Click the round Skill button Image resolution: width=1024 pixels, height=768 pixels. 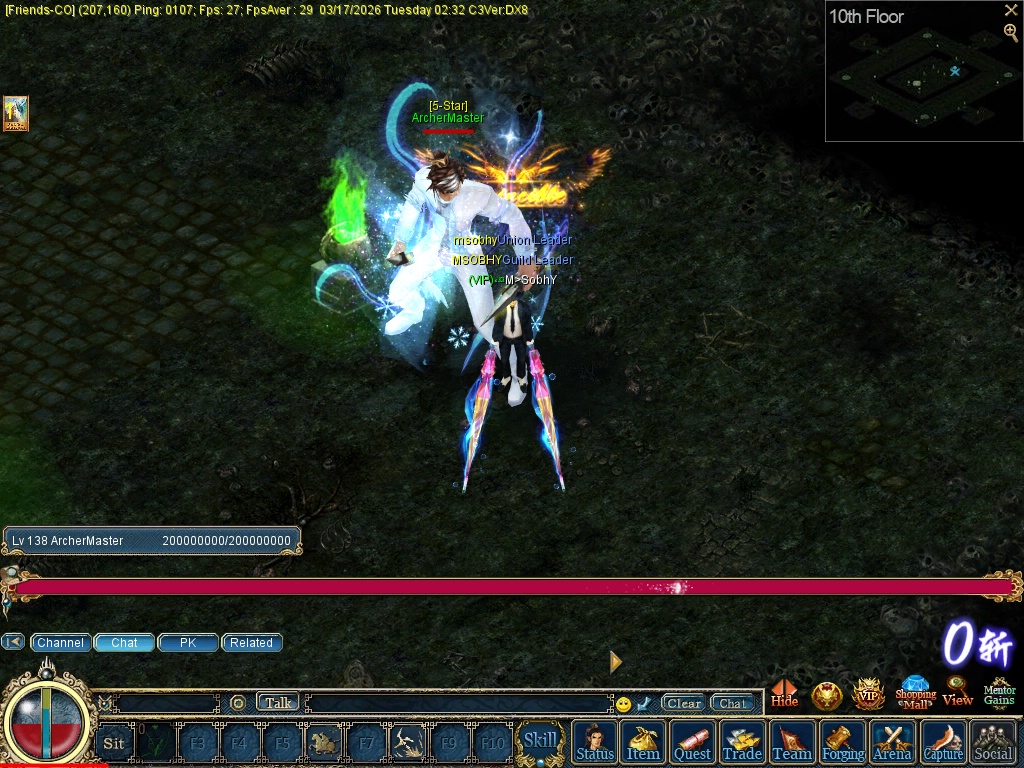540,741
